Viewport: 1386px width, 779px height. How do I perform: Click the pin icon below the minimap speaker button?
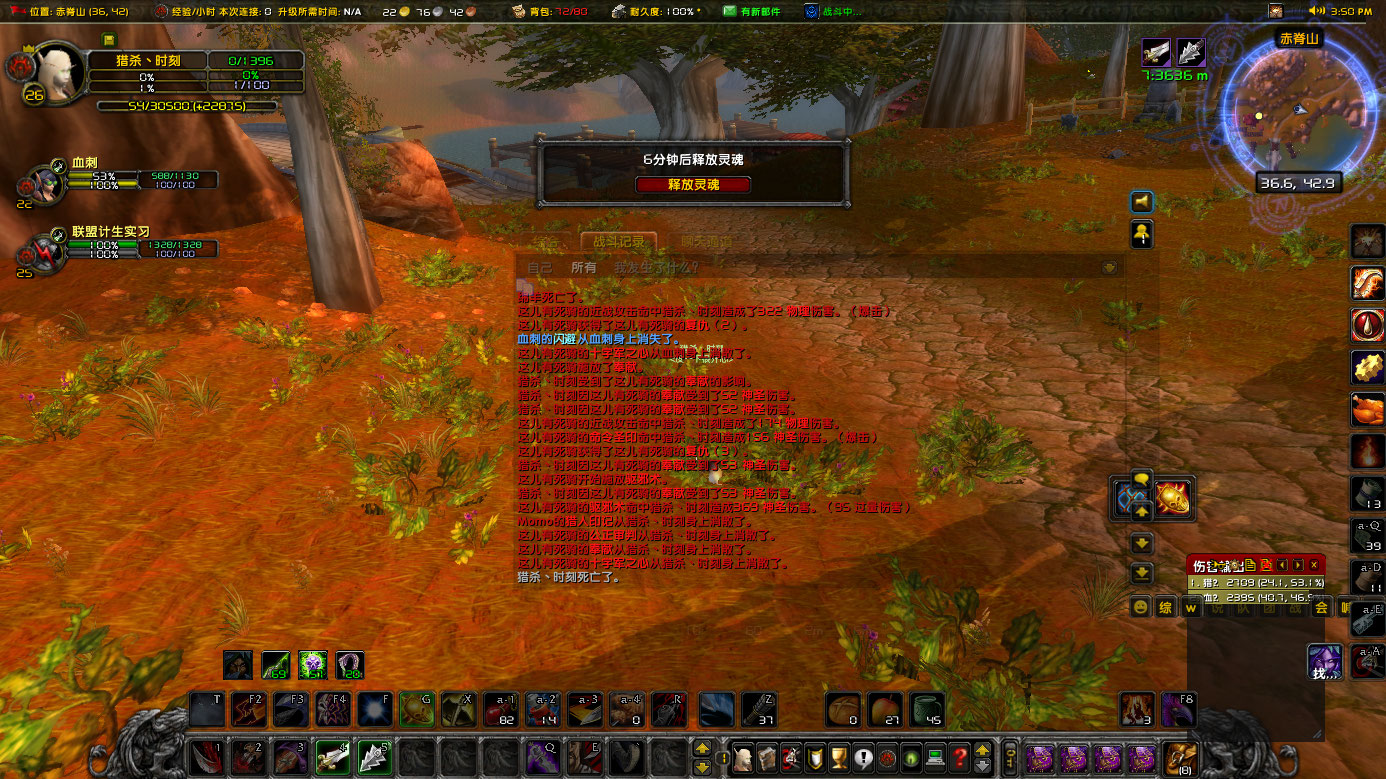pyautogui.click(x=1141, y=233)
